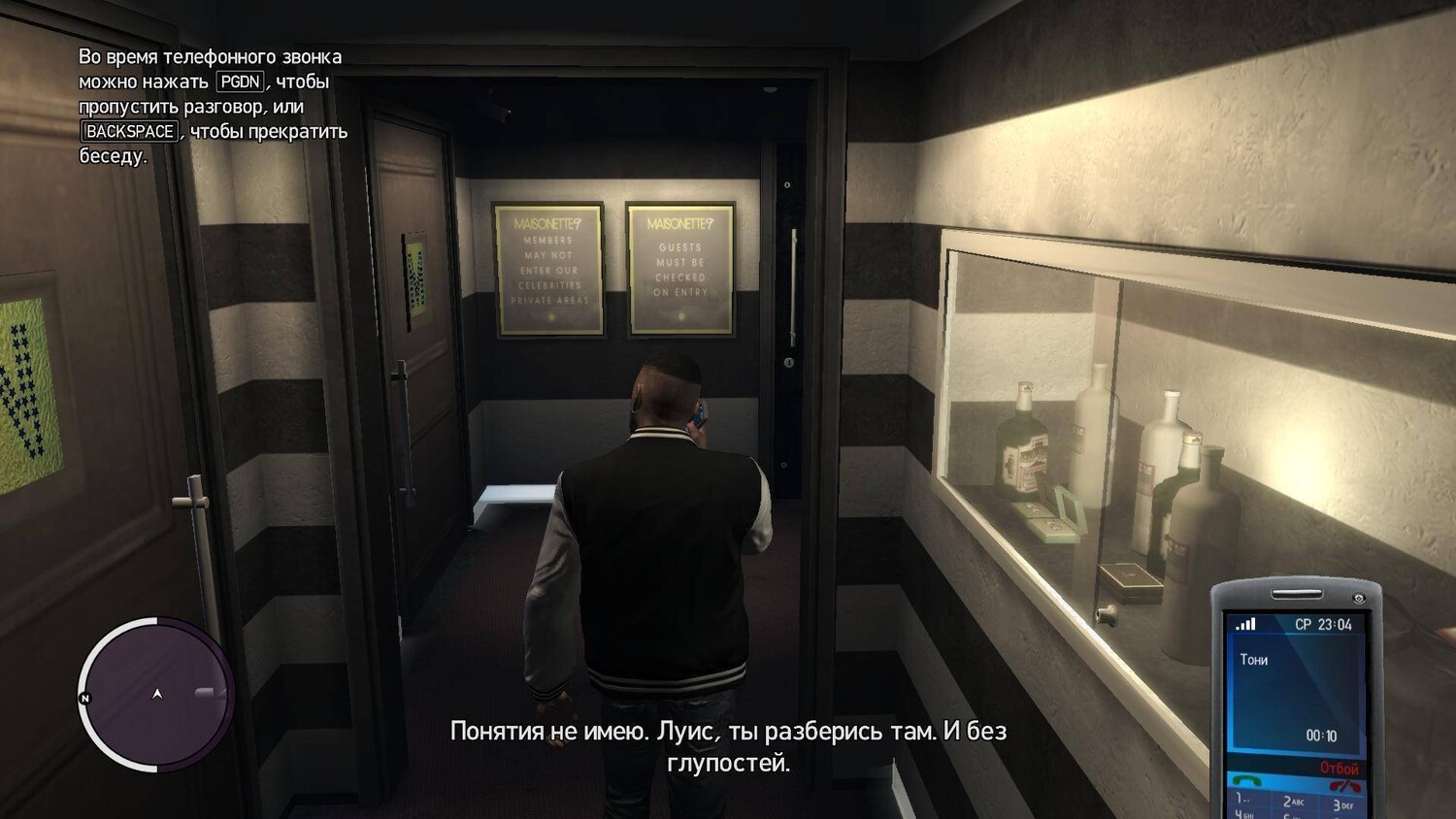Viewport: 1456px width, 819px height.
Task: Click the camera lens at the phone's top corner
Action: 1359,599
